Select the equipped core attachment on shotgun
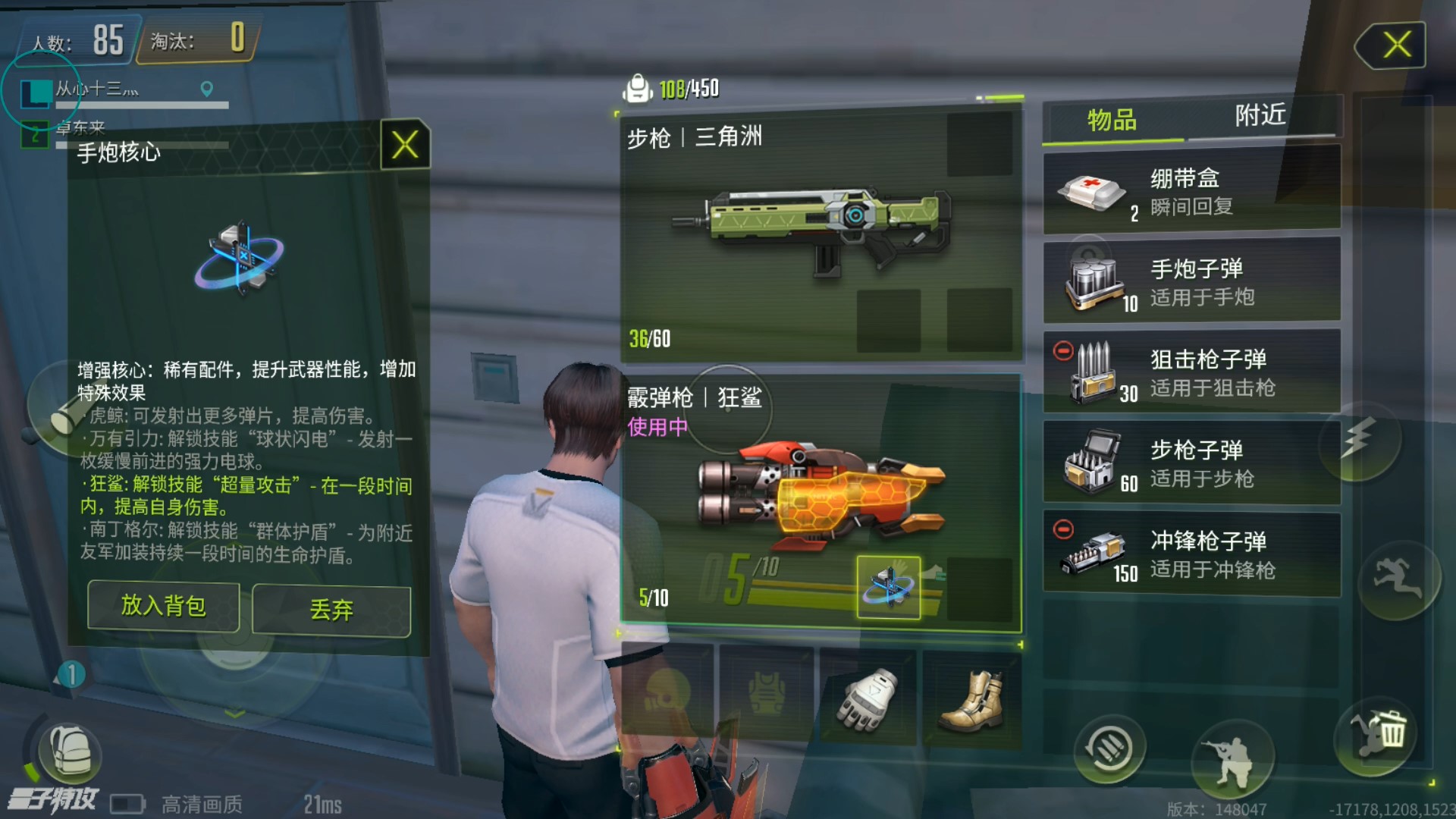The height and width of the screenshot is (819, 1456). (888, 588)
